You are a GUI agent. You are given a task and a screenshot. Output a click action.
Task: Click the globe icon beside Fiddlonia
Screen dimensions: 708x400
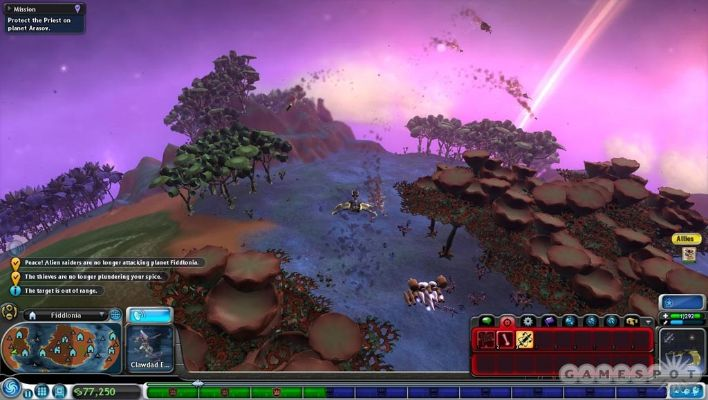(x=114, y=314)
